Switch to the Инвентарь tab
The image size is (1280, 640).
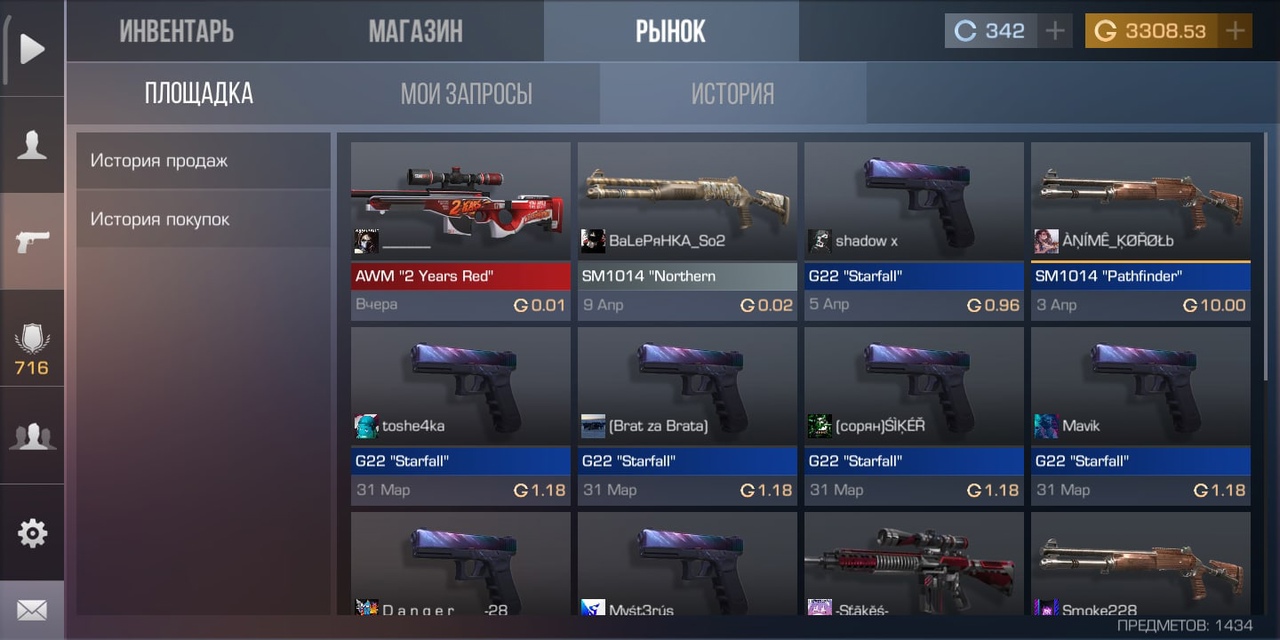point(176,31)
